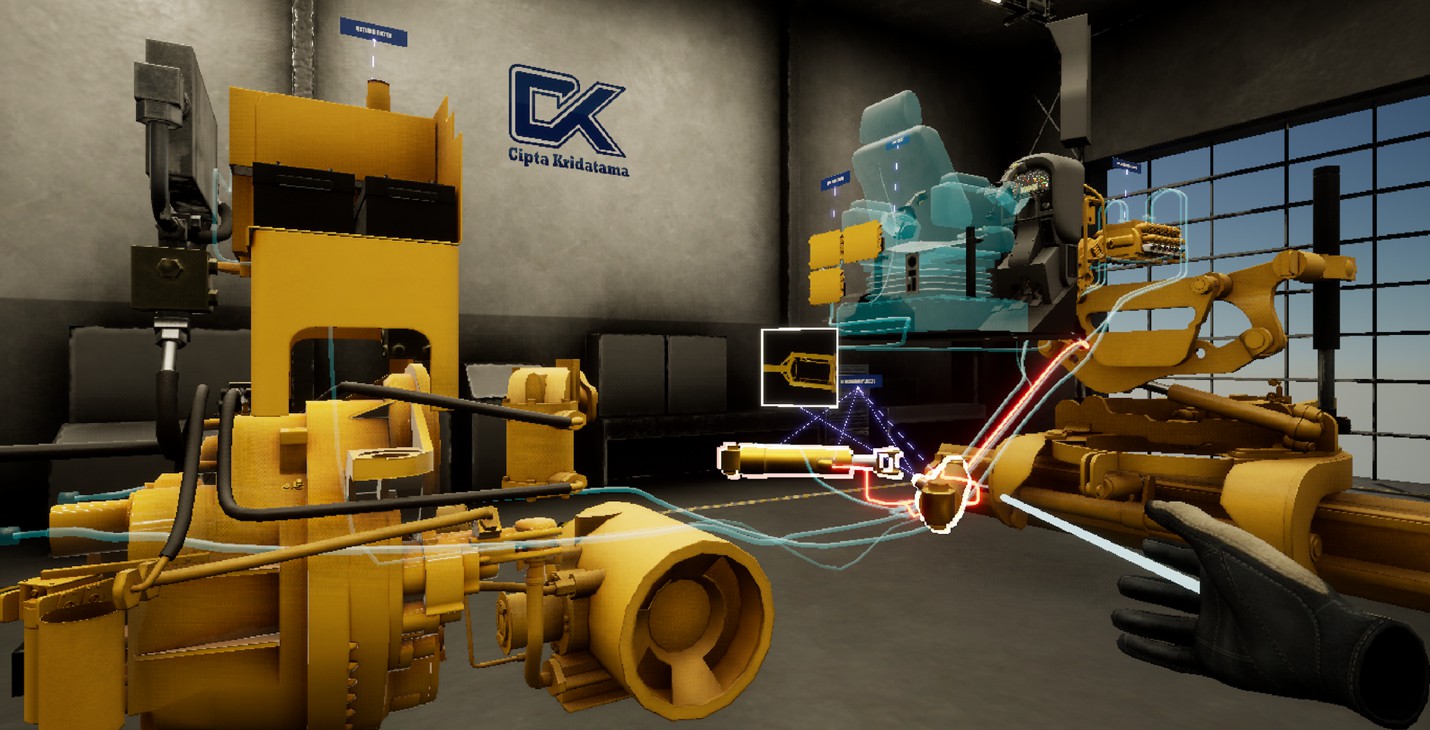Image resolution: width=1430 pixels, height=730 pixels.
Task: Pick the highlighted part with the red hose
Action: [941, 493]
